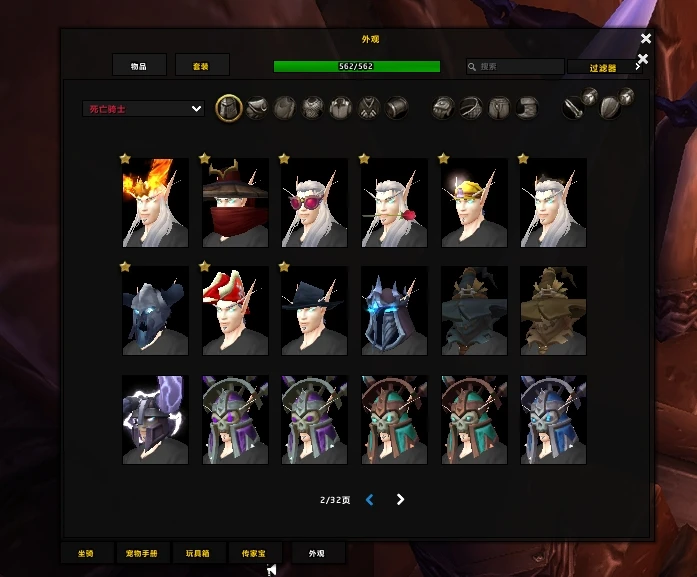The height and width of the screenshot is (577, 697).
Task: Choose the black pirate hat appearance
Action: coord(314,311)
